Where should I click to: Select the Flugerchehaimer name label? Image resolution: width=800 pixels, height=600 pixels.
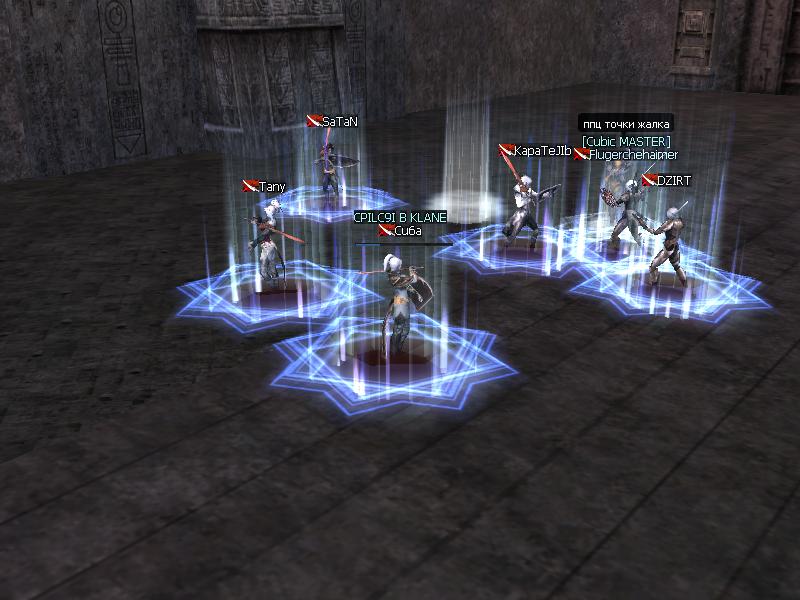[x=633, y=155]
